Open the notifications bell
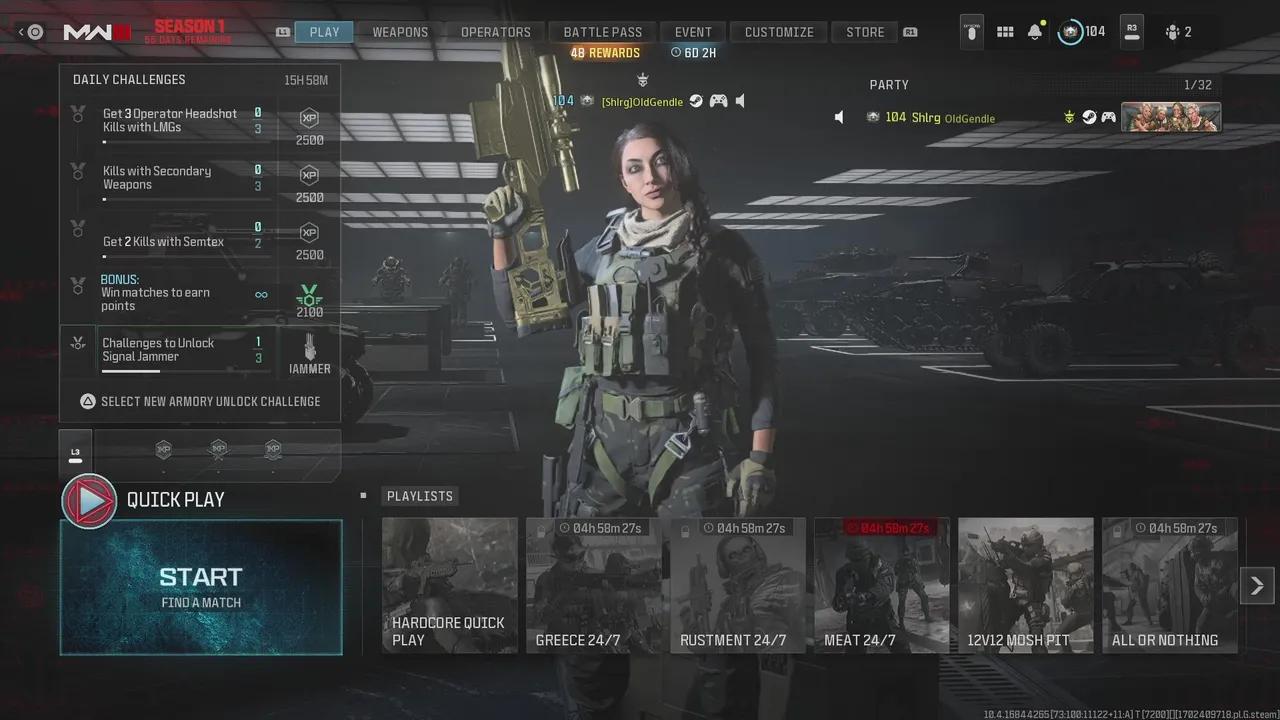 pos(1035,32)
